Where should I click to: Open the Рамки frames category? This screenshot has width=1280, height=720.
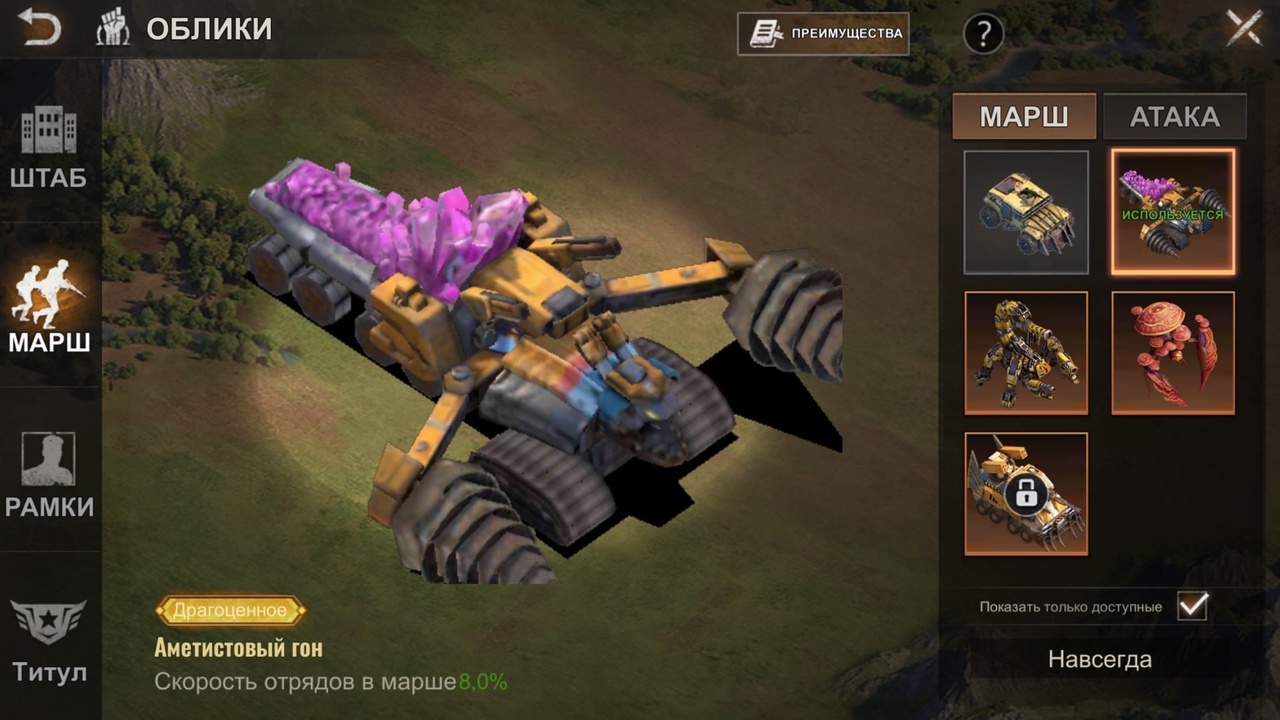[49, 475]
